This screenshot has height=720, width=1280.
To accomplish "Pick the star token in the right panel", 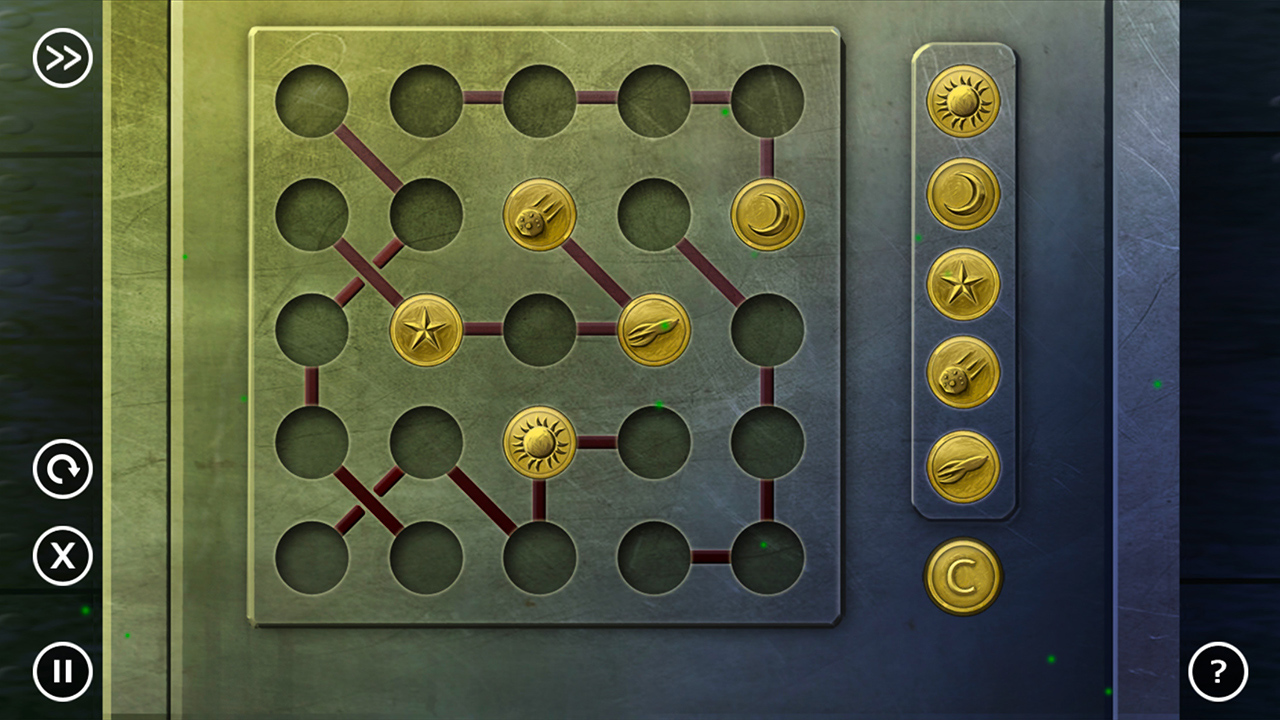I will [x=963, y=283].
